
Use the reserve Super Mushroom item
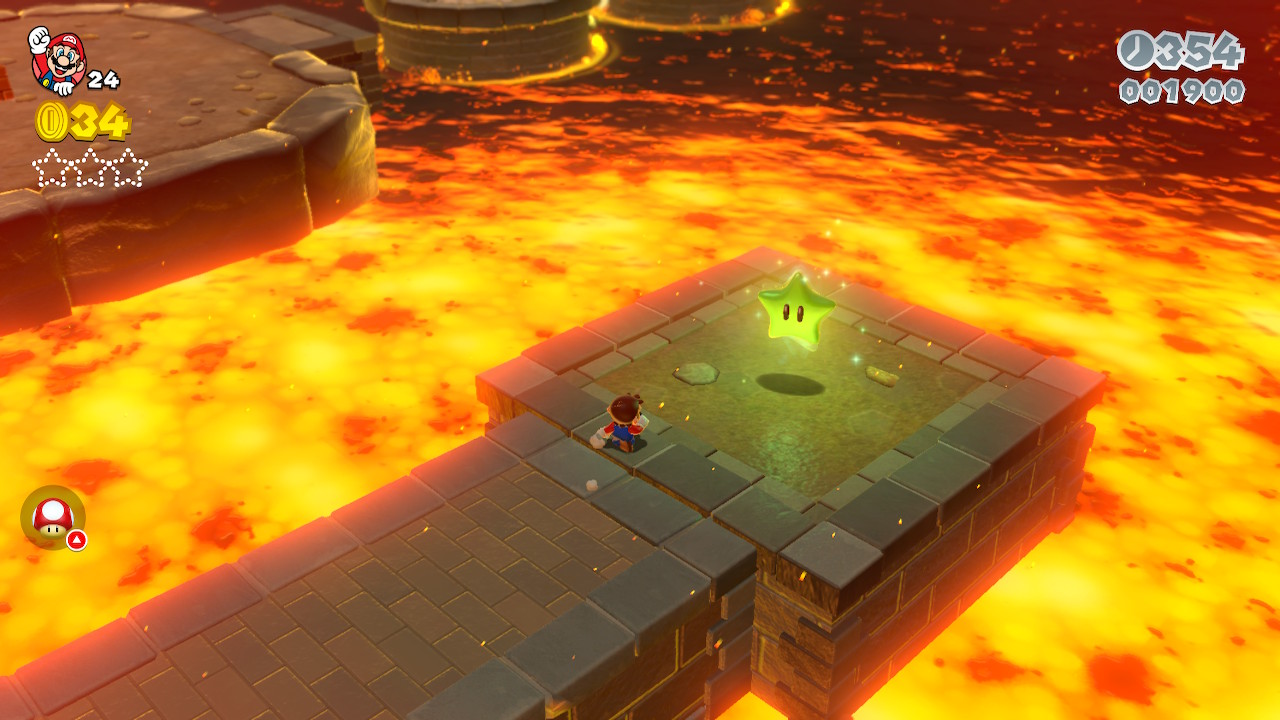pyautogui.click(x=52, y=517)
